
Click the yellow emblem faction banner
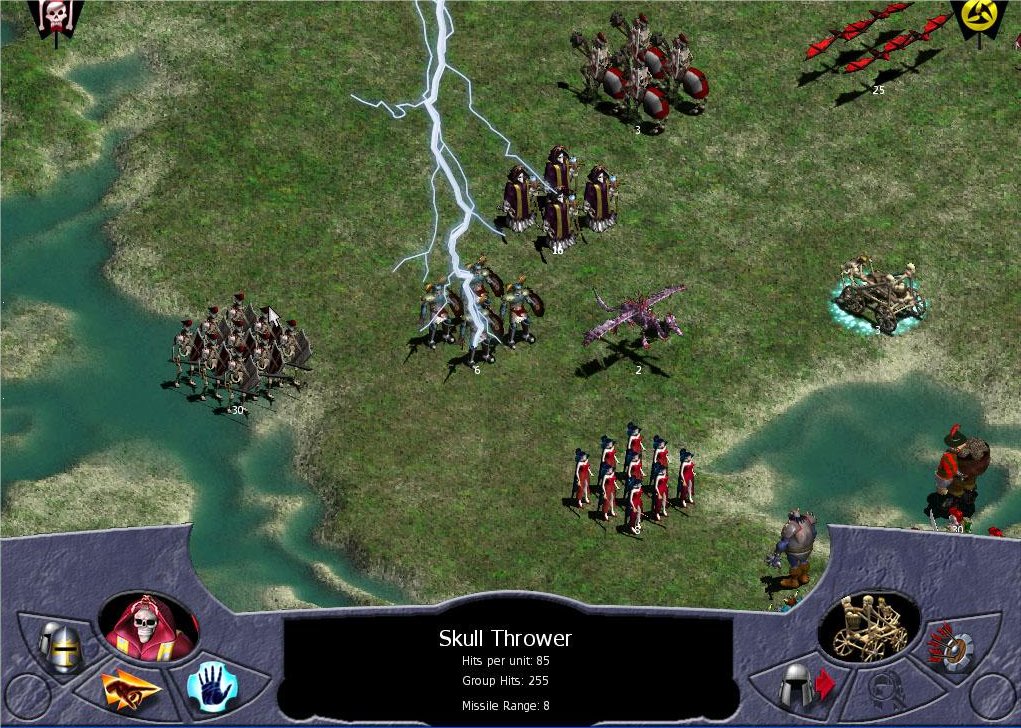click(975, 17)
